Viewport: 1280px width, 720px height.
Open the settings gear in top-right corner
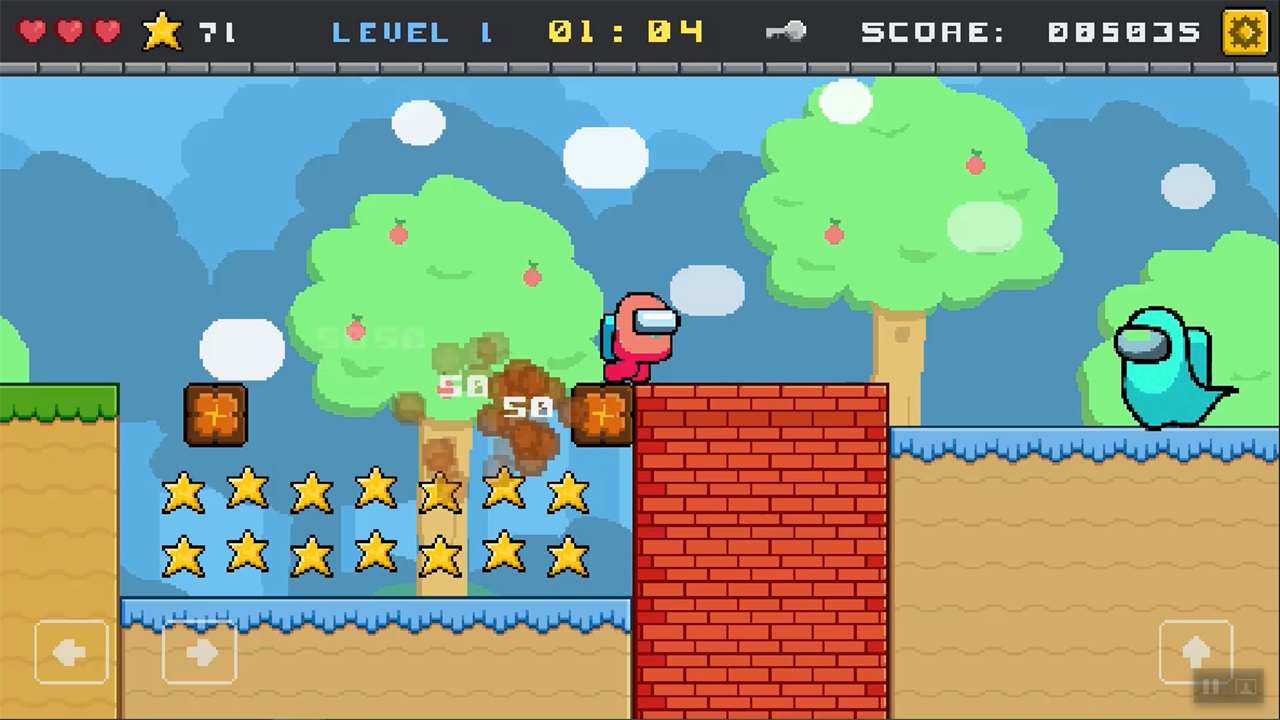tap(1246, 31)
